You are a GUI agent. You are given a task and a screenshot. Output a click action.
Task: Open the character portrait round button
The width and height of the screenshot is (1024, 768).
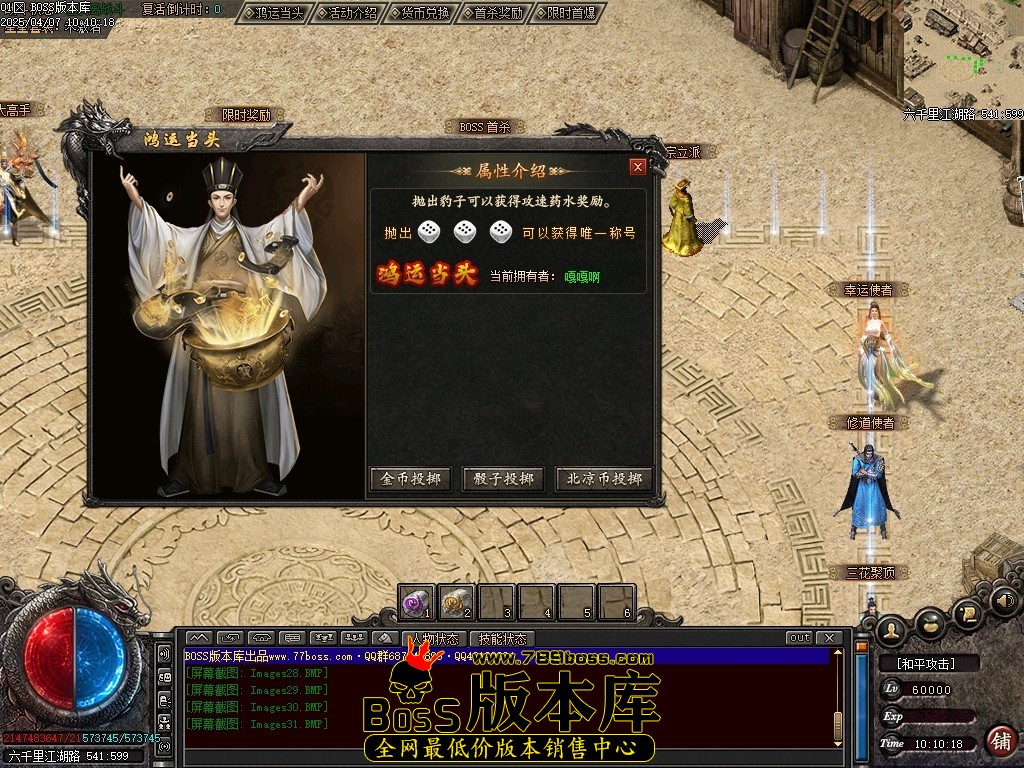click(x=890, y=629)
